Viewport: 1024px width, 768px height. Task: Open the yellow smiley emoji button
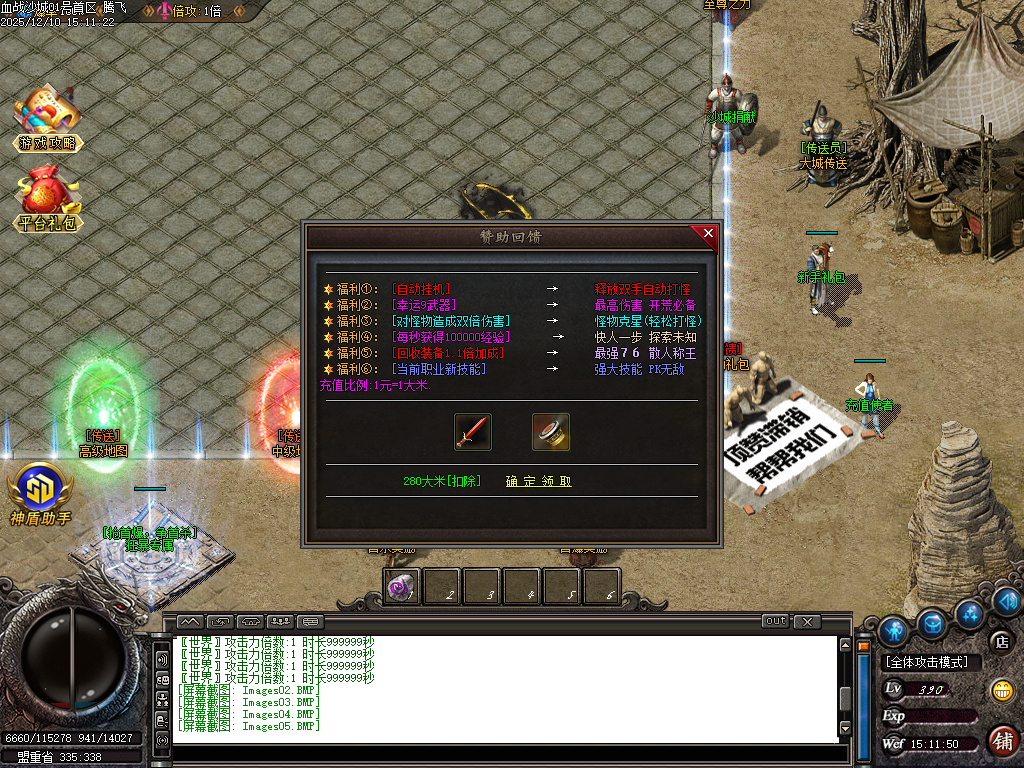click(1001, 690)
